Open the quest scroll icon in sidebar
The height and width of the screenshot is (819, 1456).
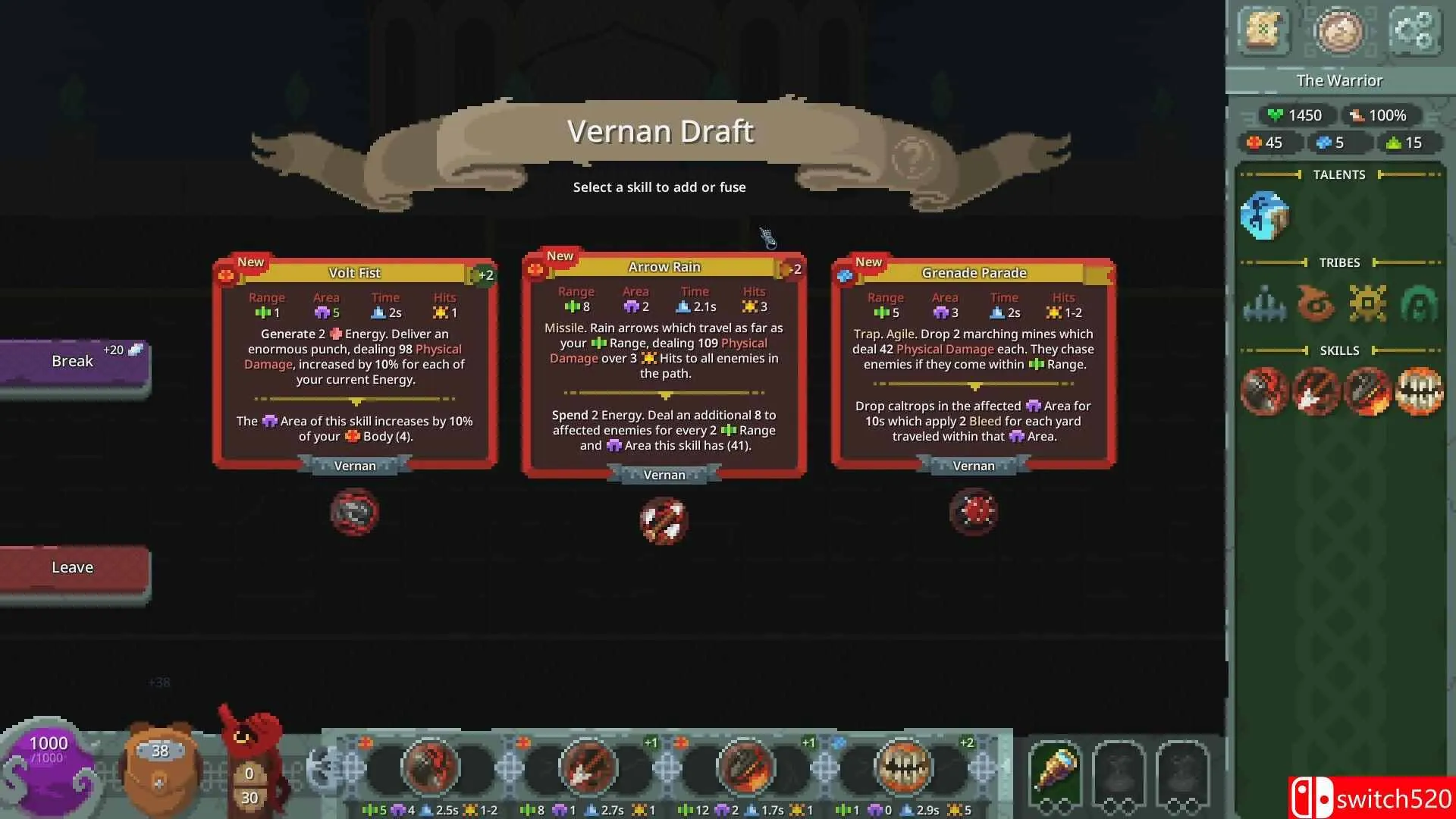point(1265,32)
